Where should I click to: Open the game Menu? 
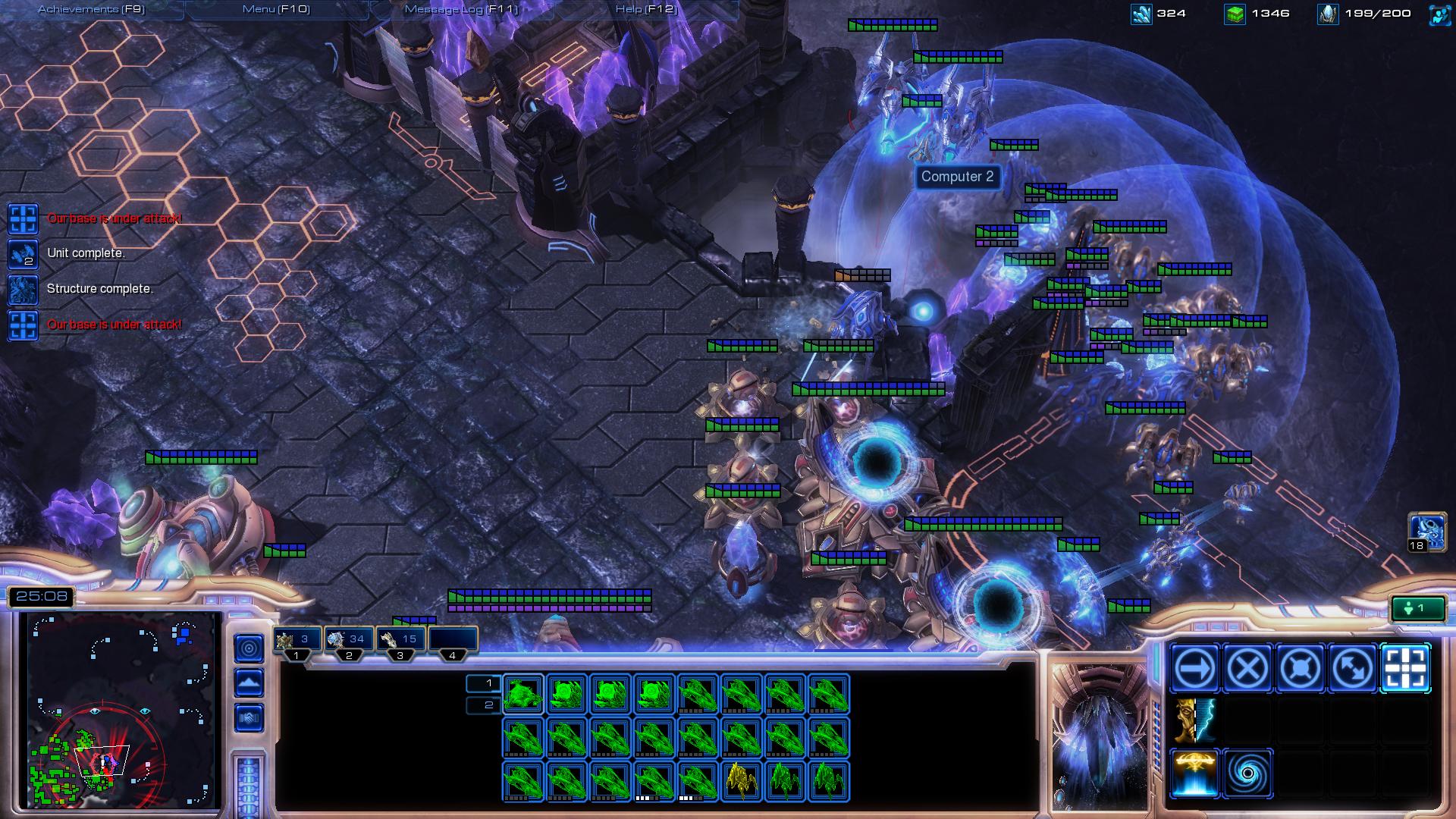point(275,9)
